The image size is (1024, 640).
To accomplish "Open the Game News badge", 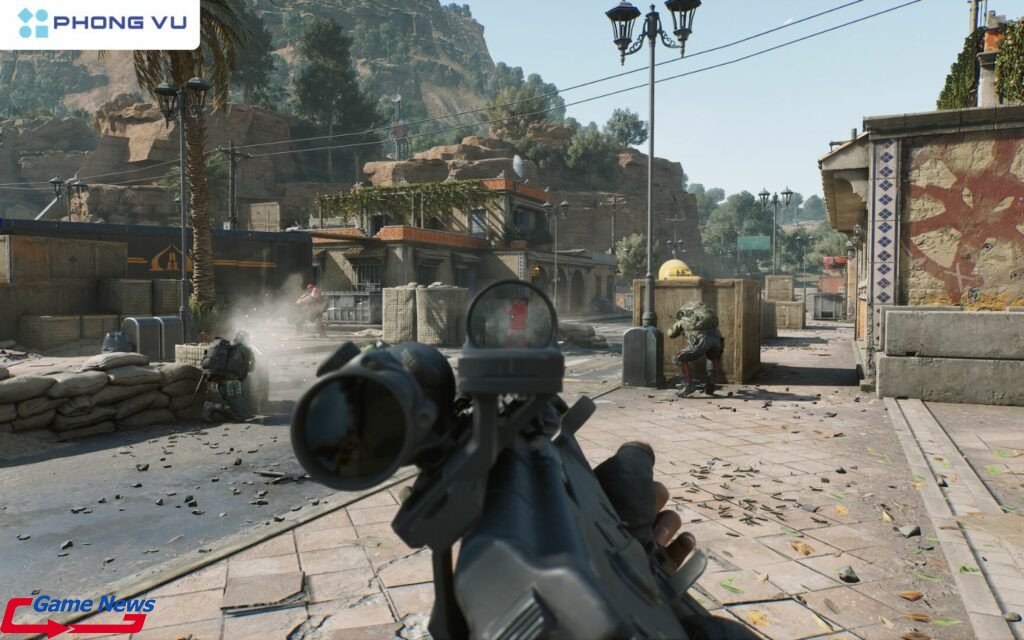I will 78,614.
